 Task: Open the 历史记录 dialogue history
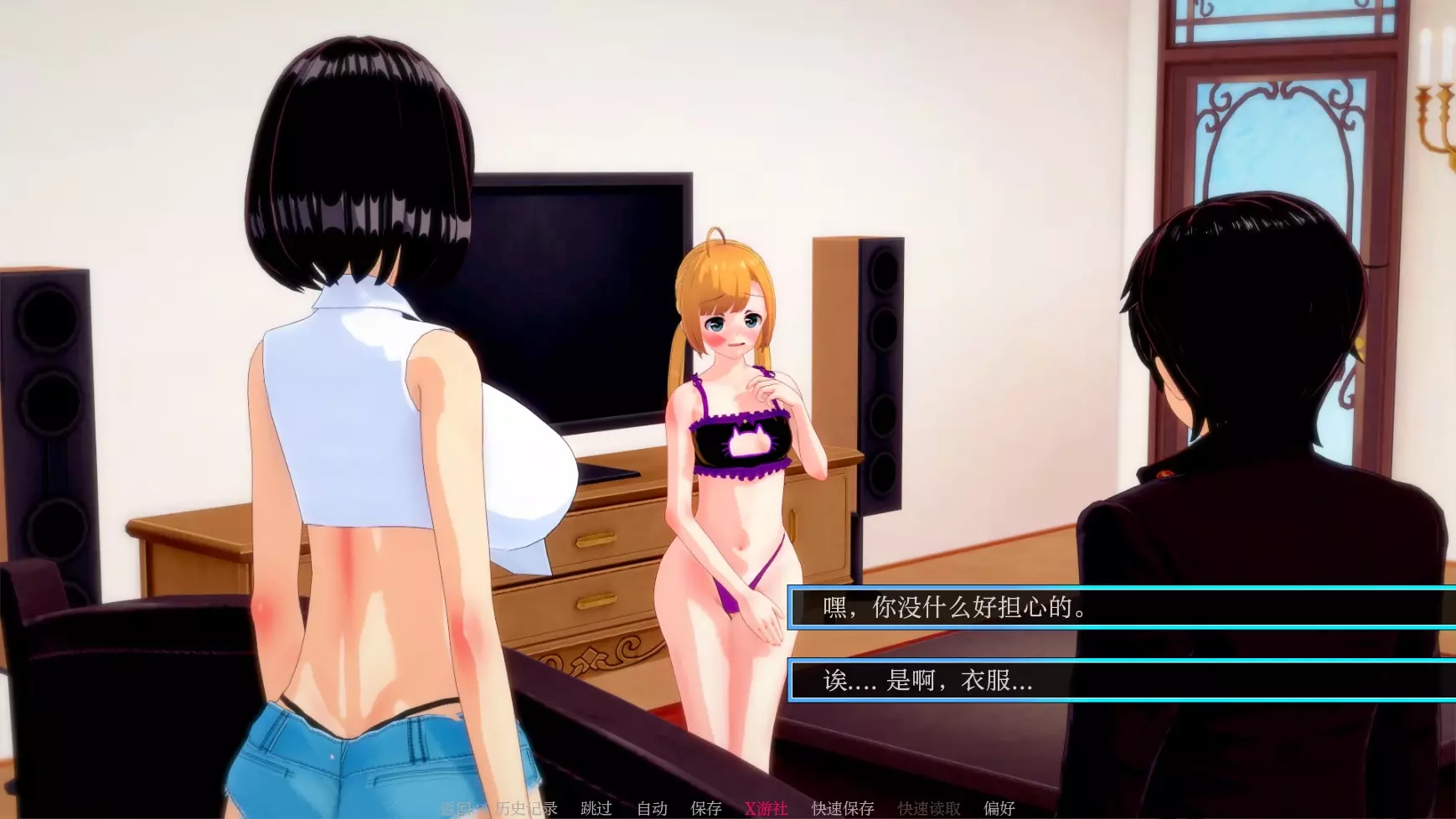coord(526,808)
